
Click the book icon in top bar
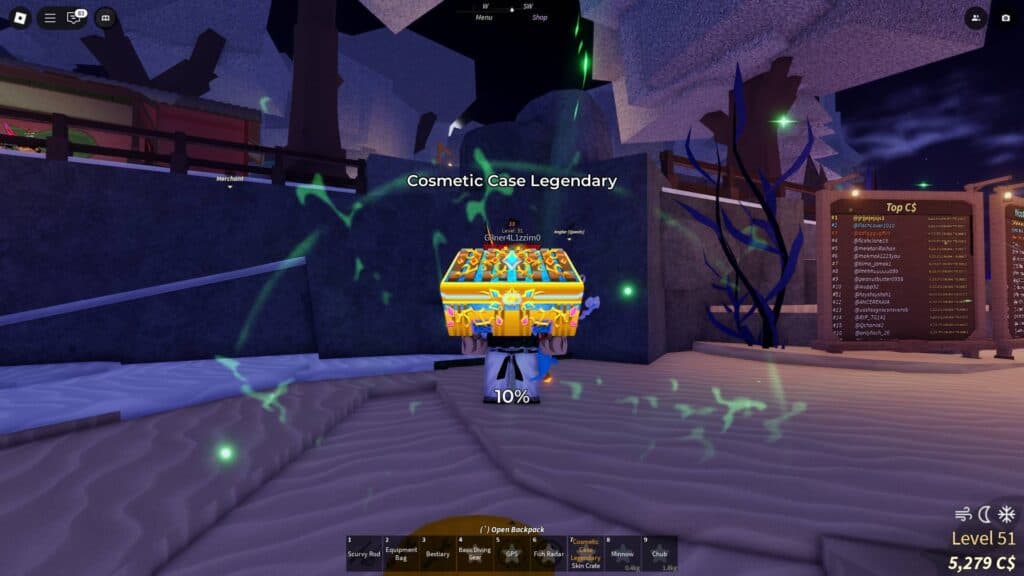pos(105,17)
